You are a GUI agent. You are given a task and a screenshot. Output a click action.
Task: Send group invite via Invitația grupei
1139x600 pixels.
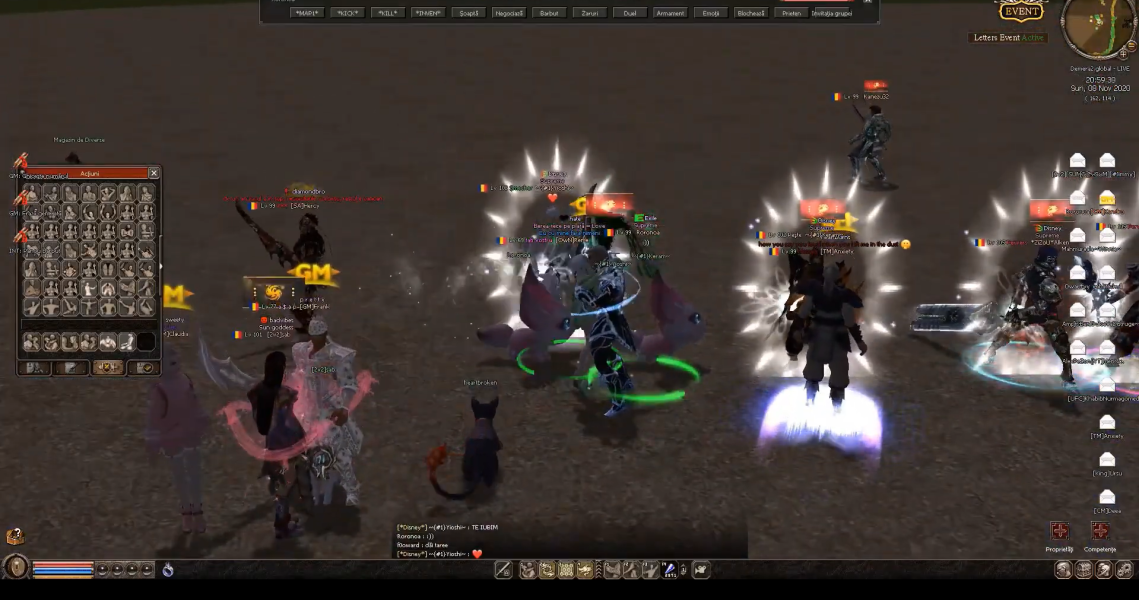click(832, 13)
